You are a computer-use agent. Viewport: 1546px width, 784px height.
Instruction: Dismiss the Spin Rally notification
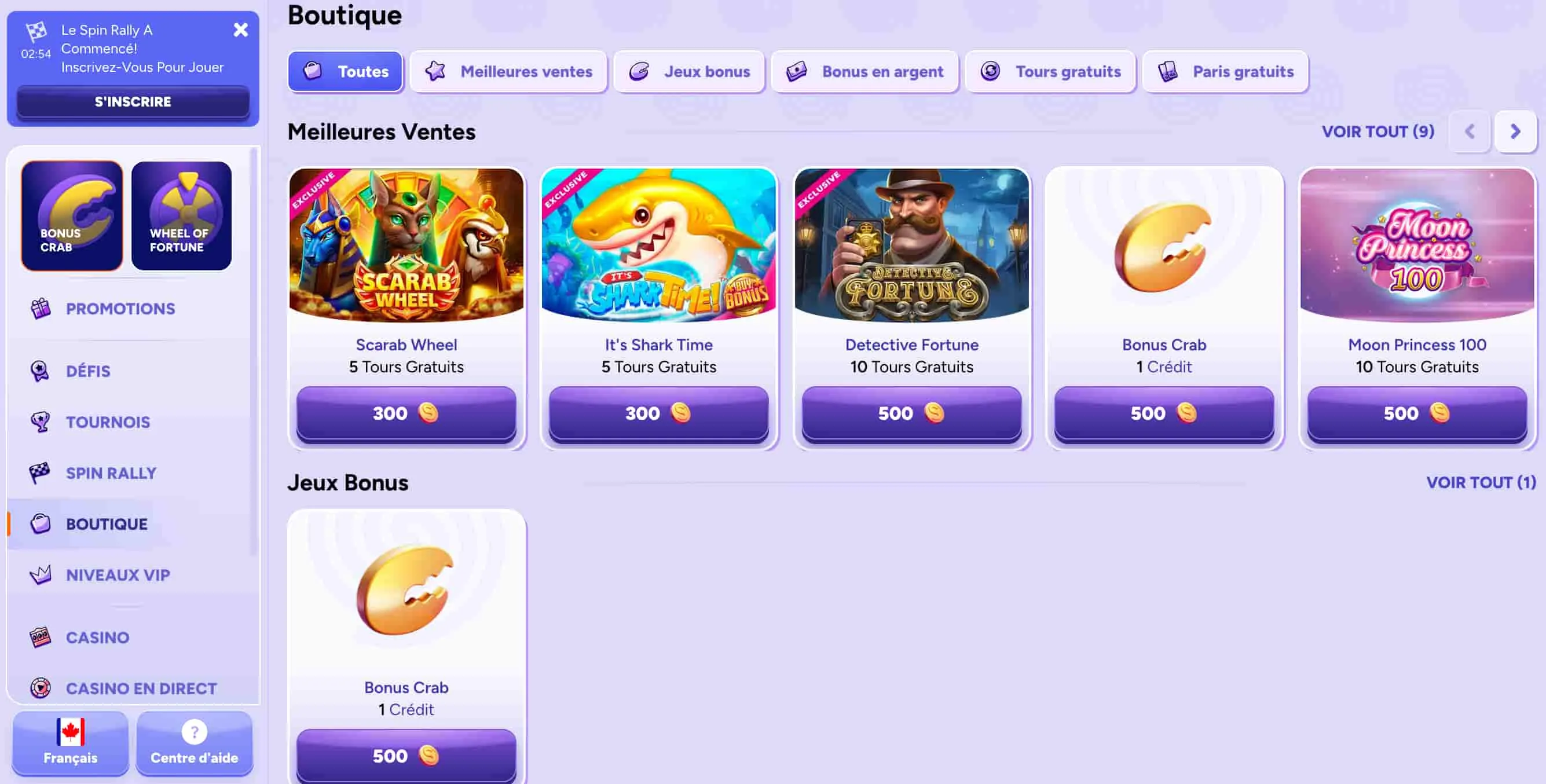(241, 30)
